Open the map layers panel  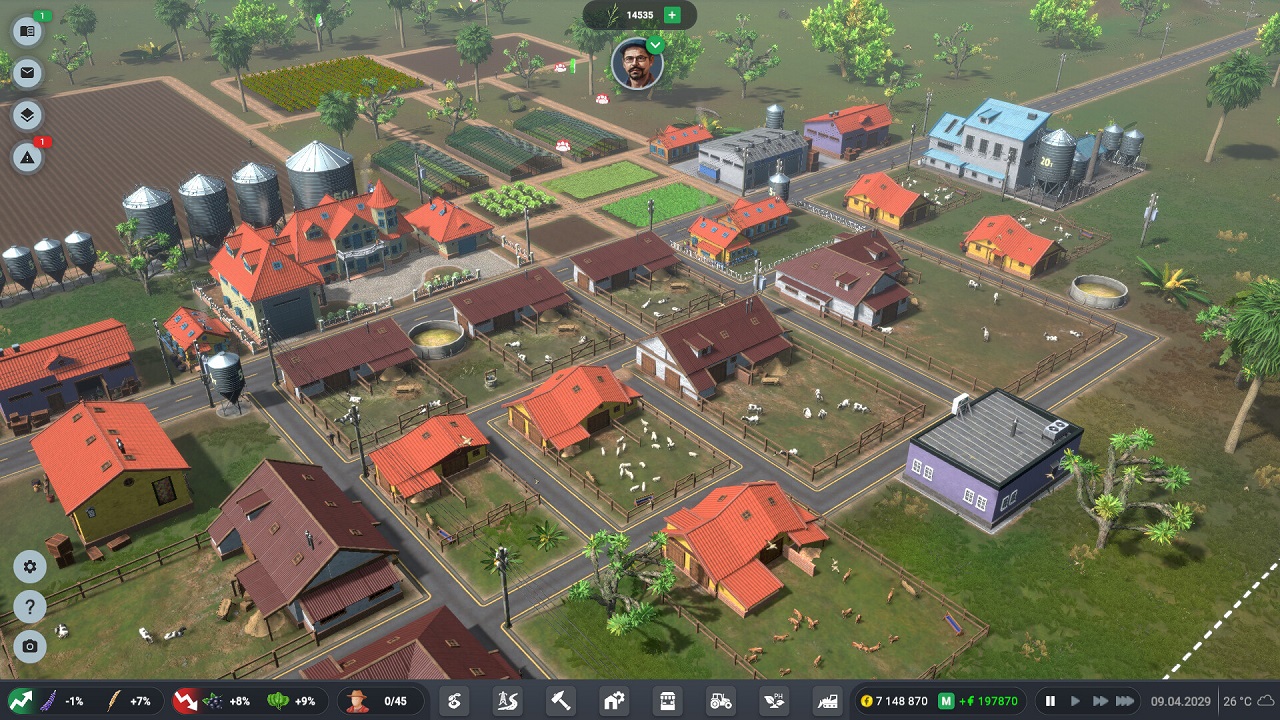click(26, 115)
